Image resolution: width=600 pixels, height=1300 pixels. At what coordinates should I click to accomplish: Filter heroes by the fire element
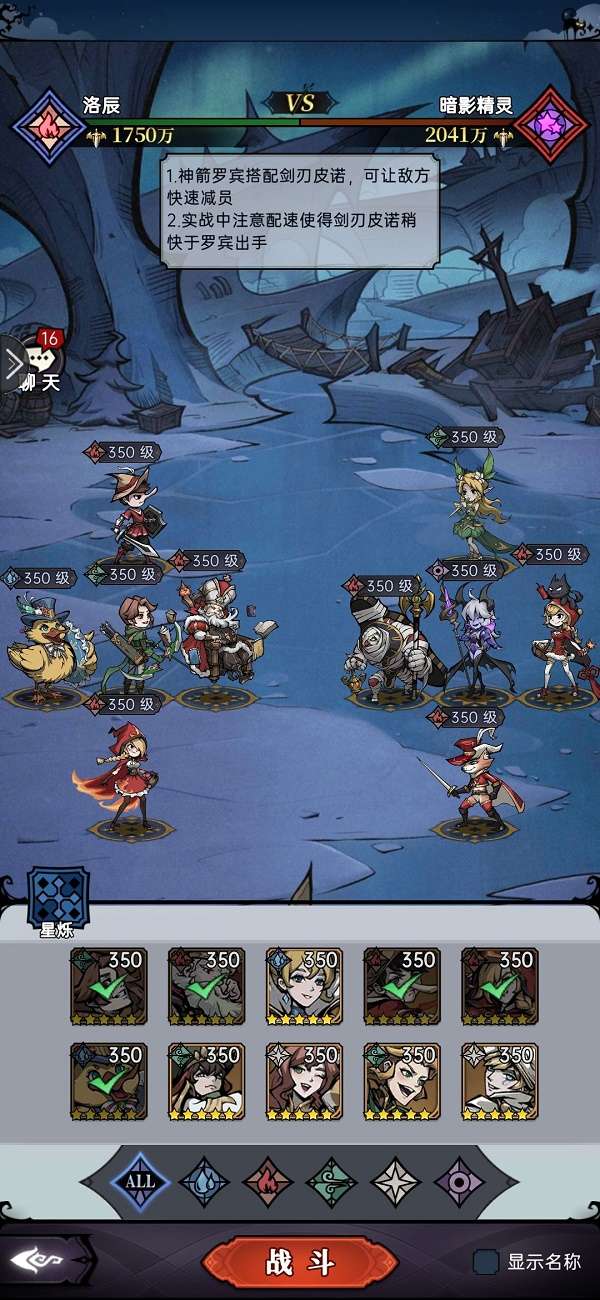click(268, 1181)
